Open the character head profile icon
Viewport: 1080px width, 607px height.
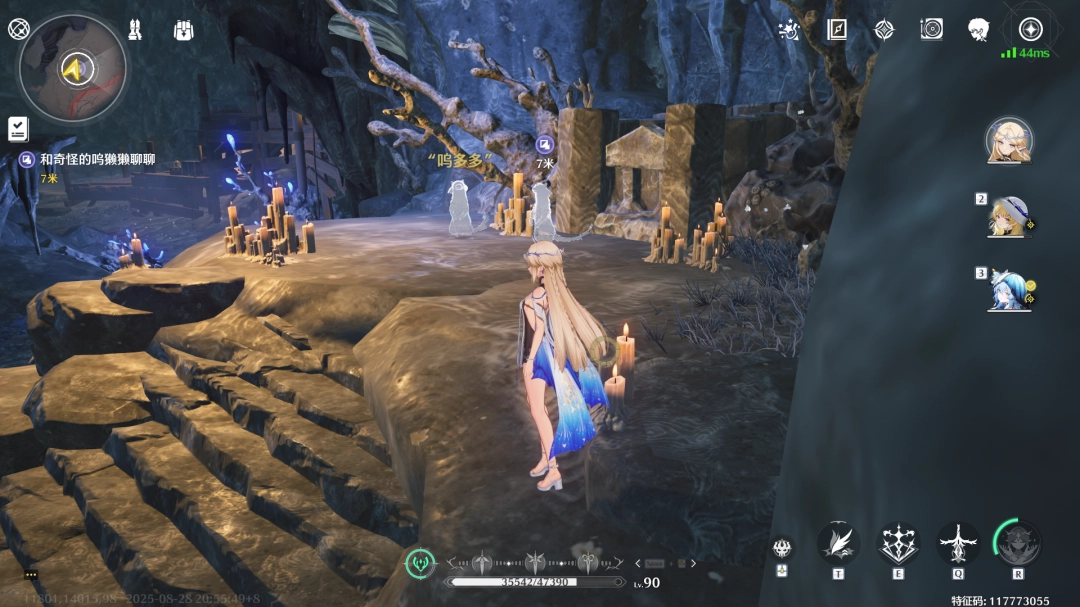(978, 29)
